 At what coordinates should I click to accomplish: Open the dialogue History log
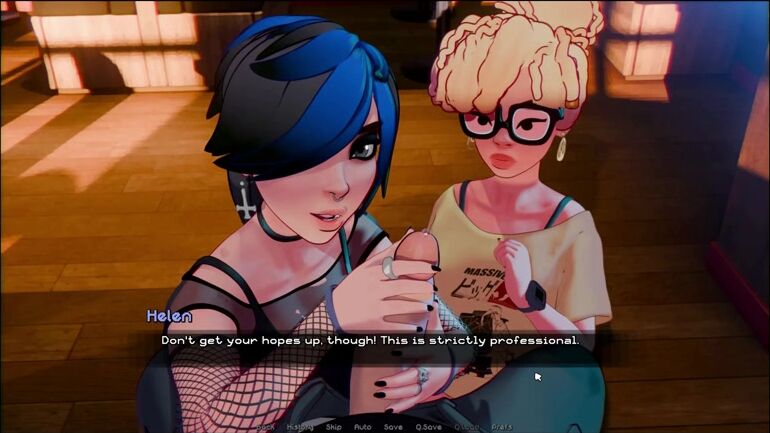point(301,426)
